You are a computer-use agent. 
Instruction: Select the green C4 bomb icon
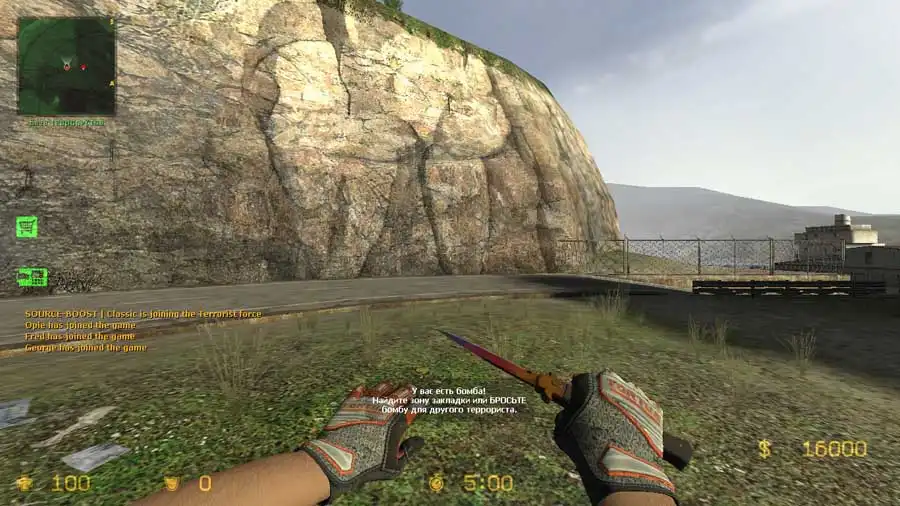[32, 277]
